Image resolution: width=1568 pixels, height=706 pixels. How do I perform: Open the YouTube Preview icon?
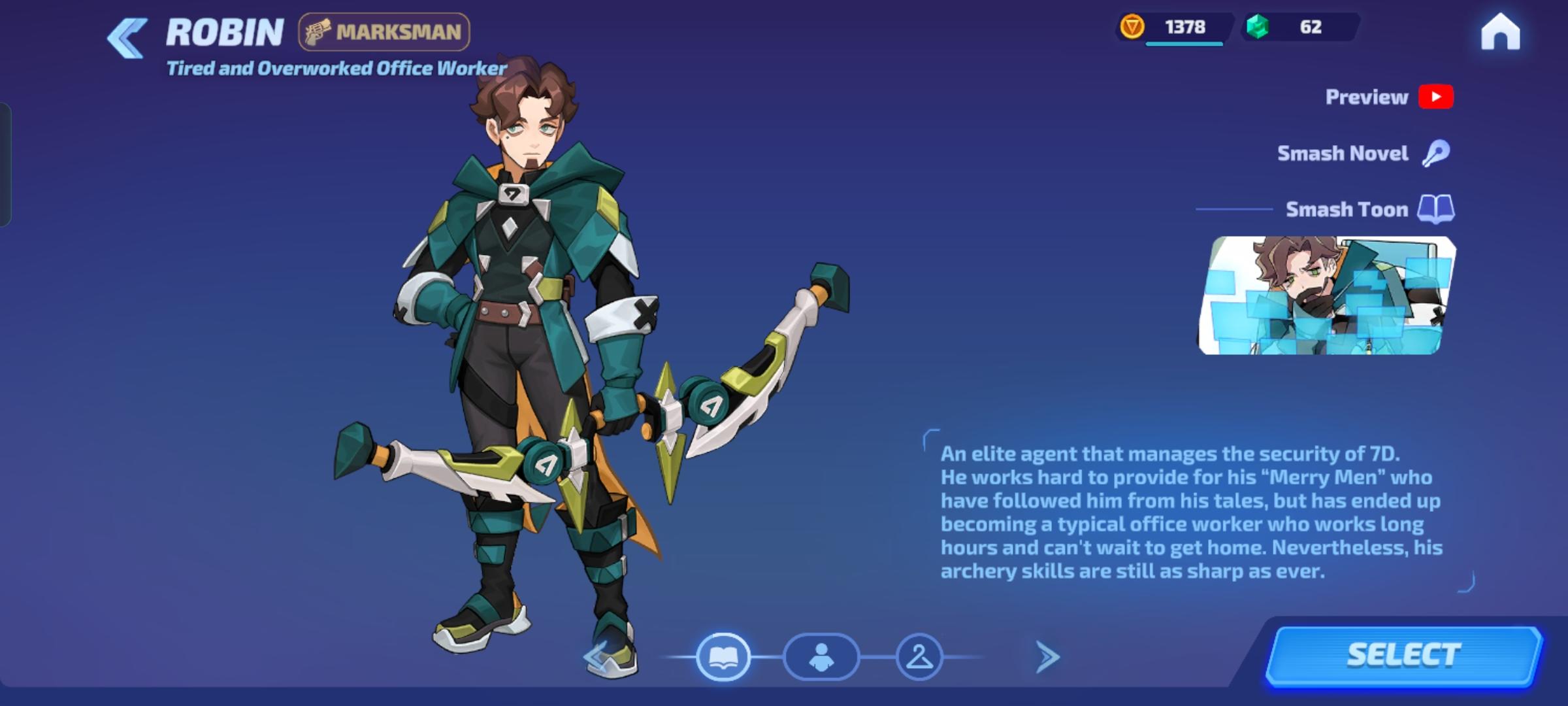(x=1437, y=96)
